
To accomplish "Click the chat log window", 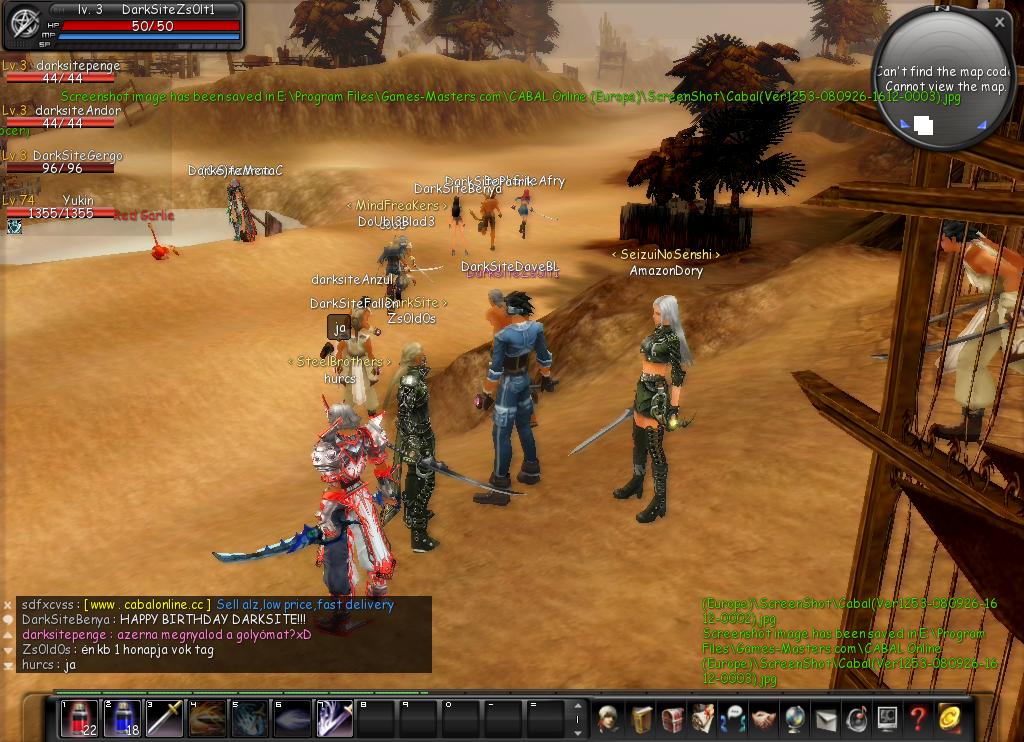I will point(225,635).
